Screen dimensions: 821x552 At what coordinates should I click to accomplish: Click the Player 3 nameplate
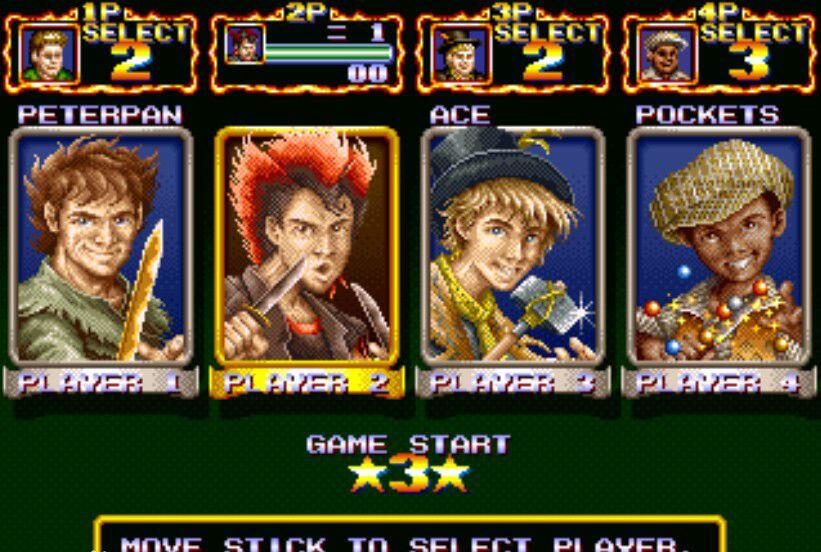(x=513, y=383)
